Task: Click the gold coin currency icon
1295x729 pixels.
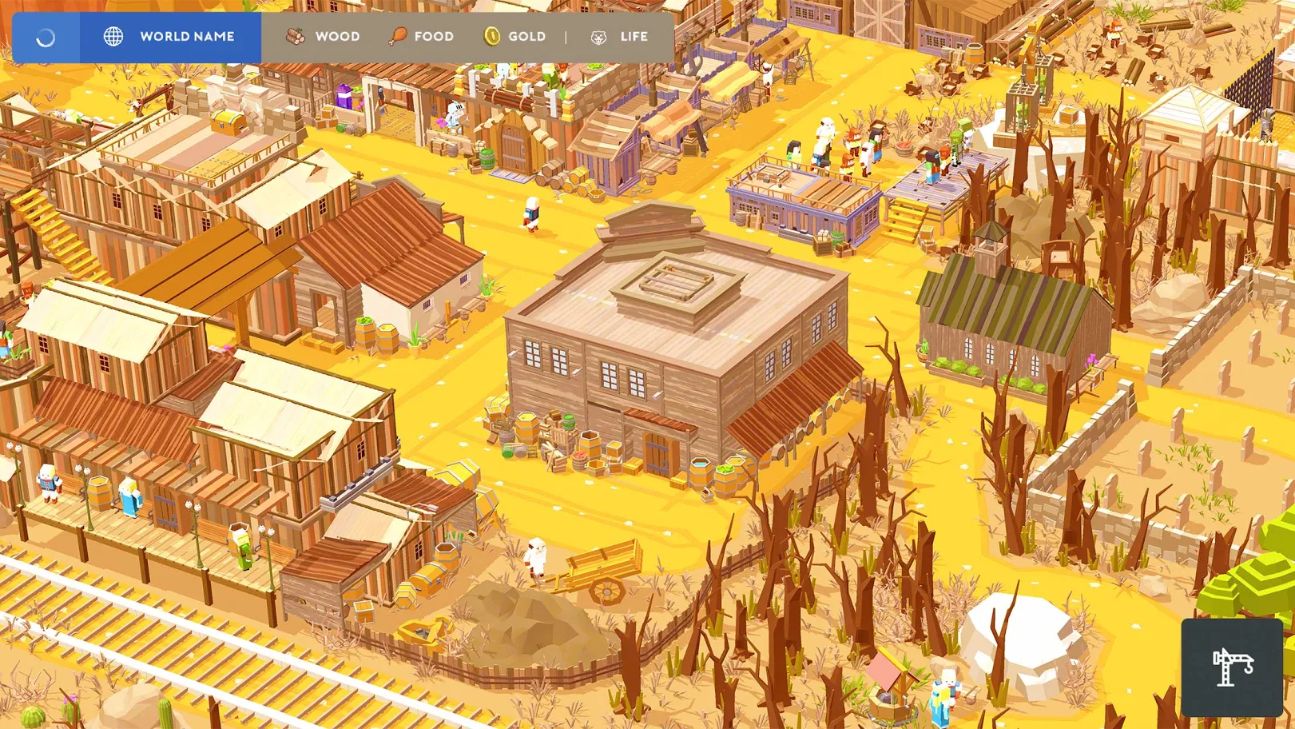Action: 493,36
